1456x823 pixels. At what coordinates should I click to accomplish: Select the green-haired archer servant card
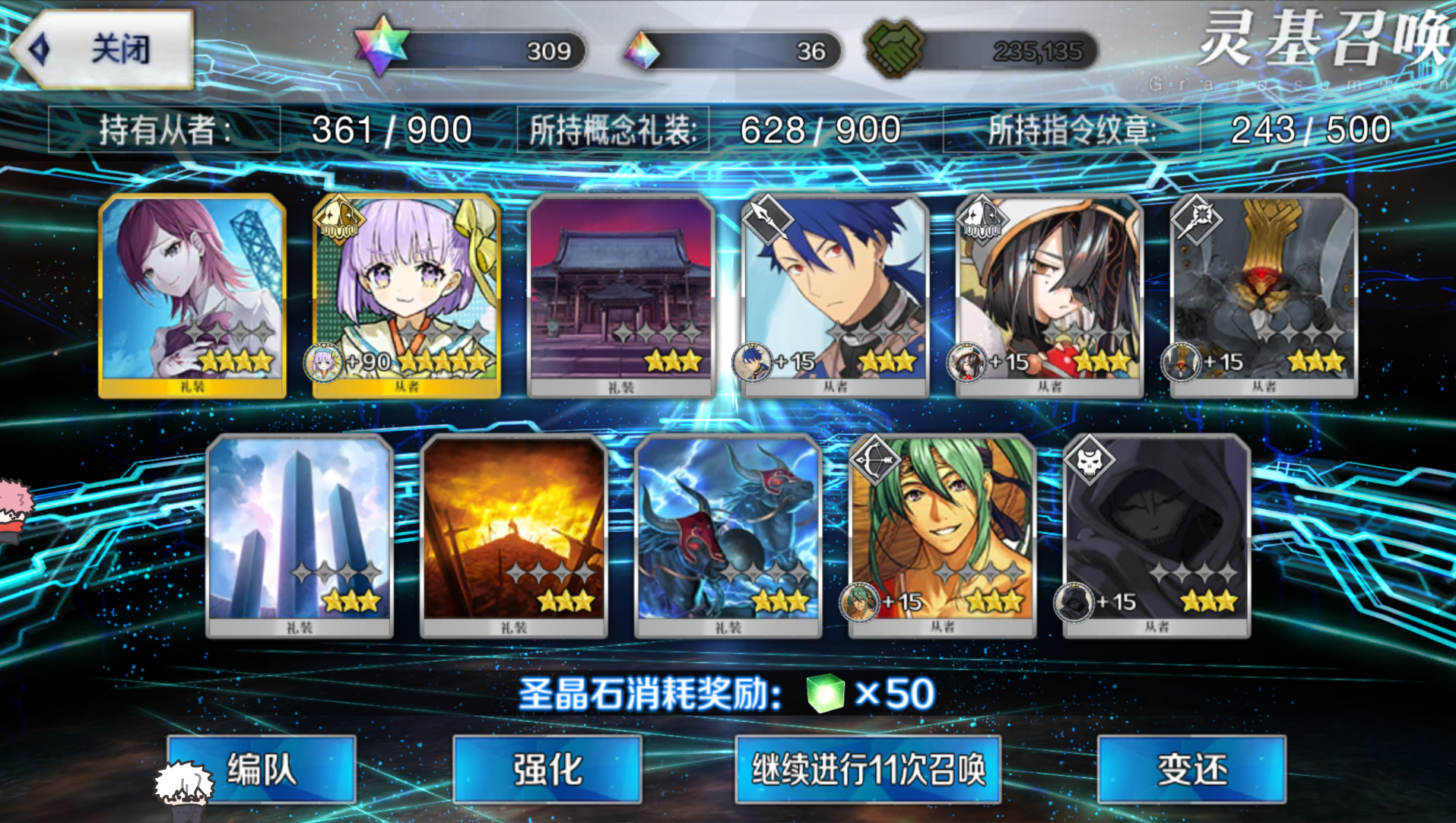(942, 535)
